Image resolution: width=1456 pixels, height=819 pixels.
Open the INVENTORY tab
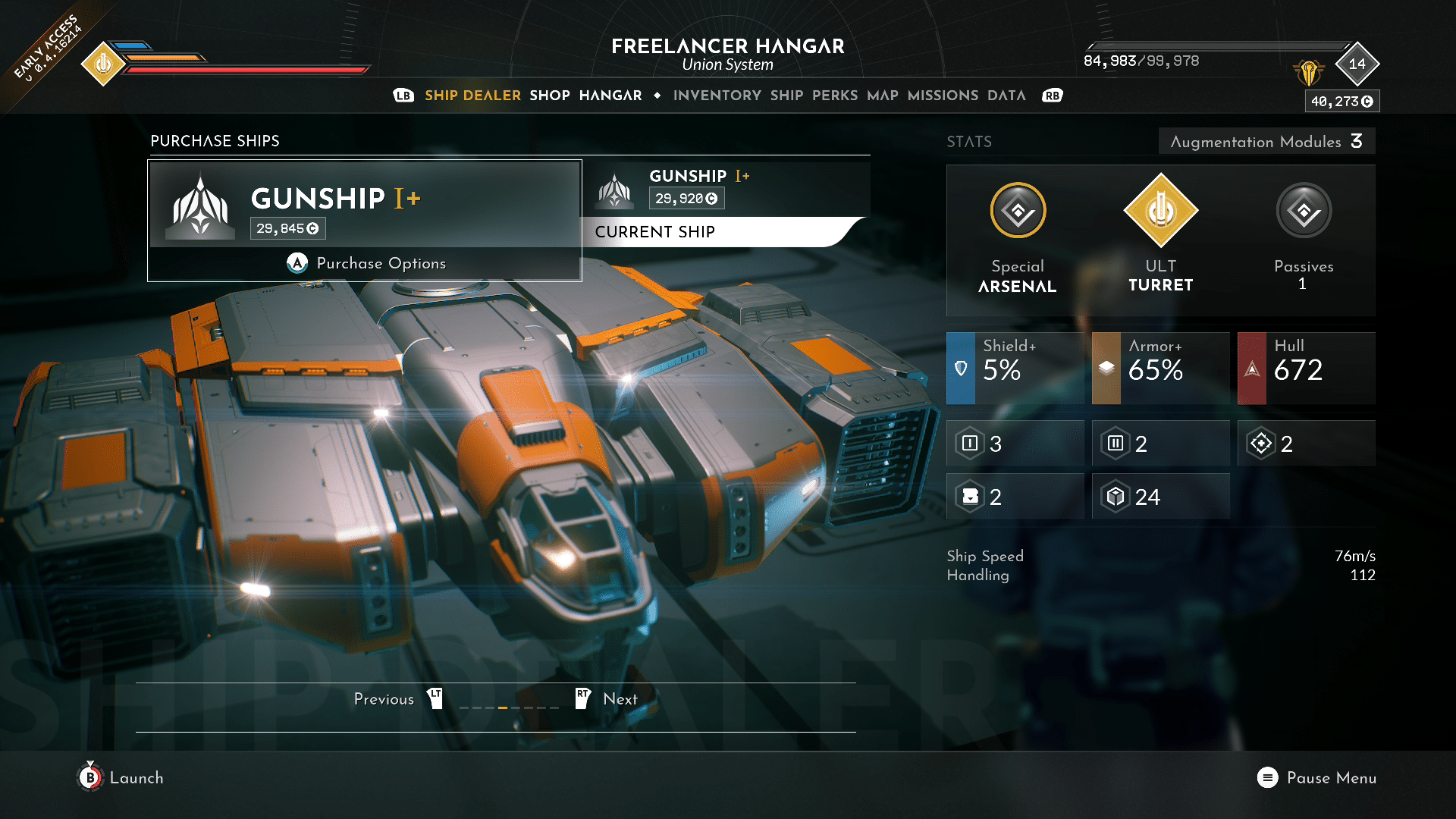[717, 96]
